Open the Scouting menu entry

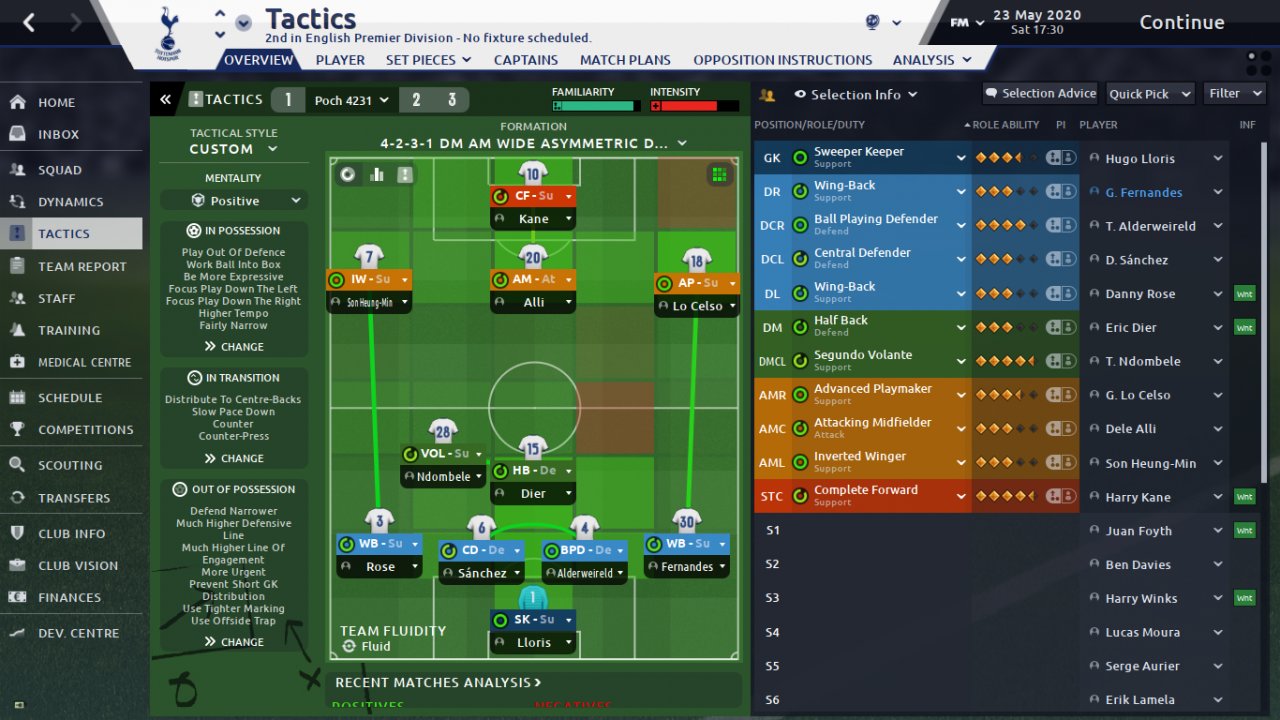click(70, 465)
